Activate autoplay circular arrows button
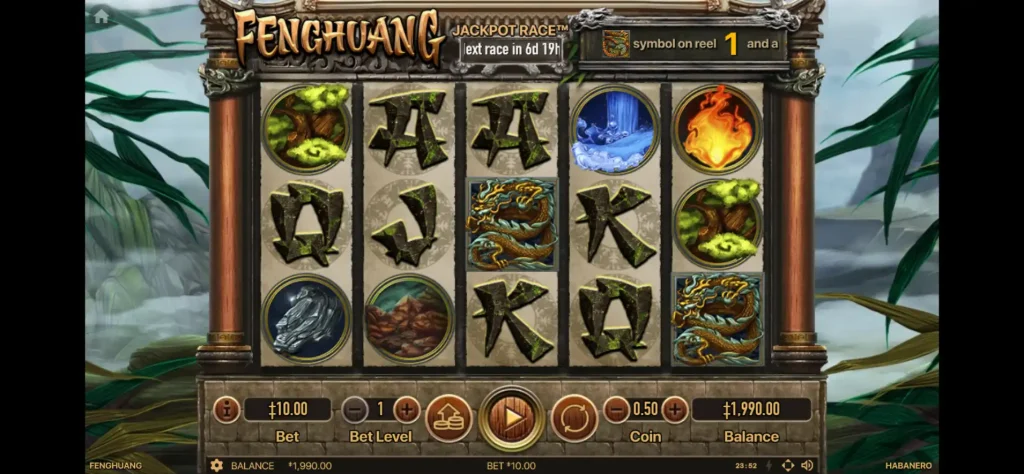Image resolution: width=1024 pixels, height=474 pixels. click(x=574, y=417)
